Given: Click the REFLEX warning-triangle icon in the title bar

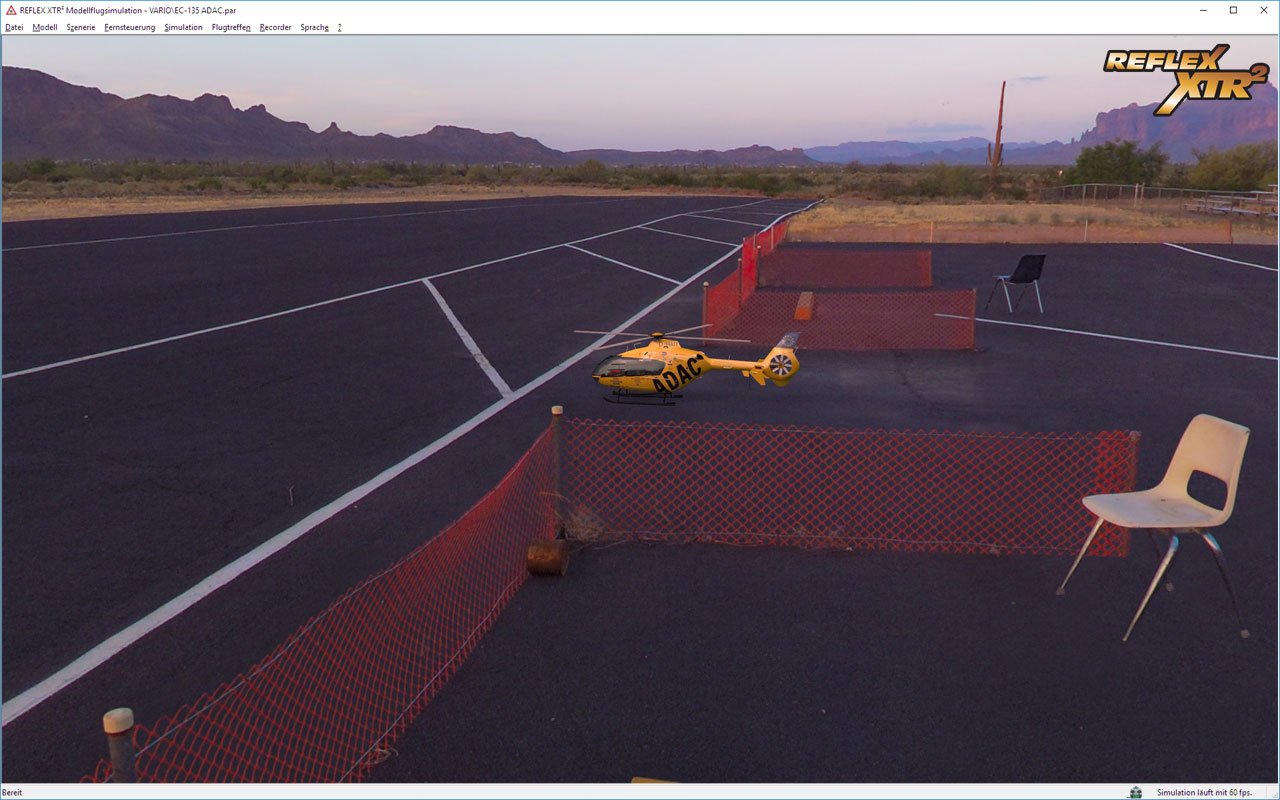Looking at the screenshot, I should 9,9.
